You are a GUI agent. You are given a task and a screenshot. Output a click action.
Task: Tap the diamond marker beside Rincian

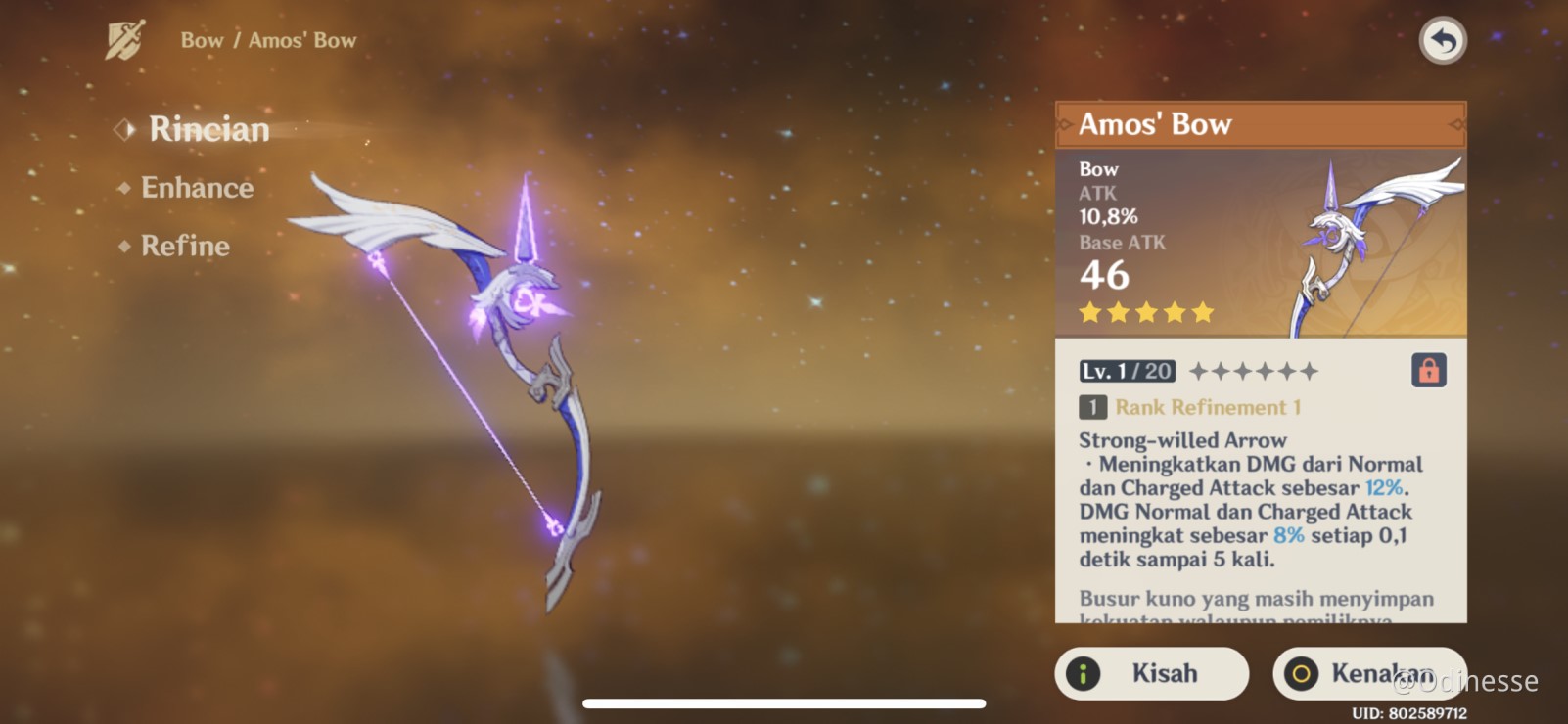[x=122, y=129]
